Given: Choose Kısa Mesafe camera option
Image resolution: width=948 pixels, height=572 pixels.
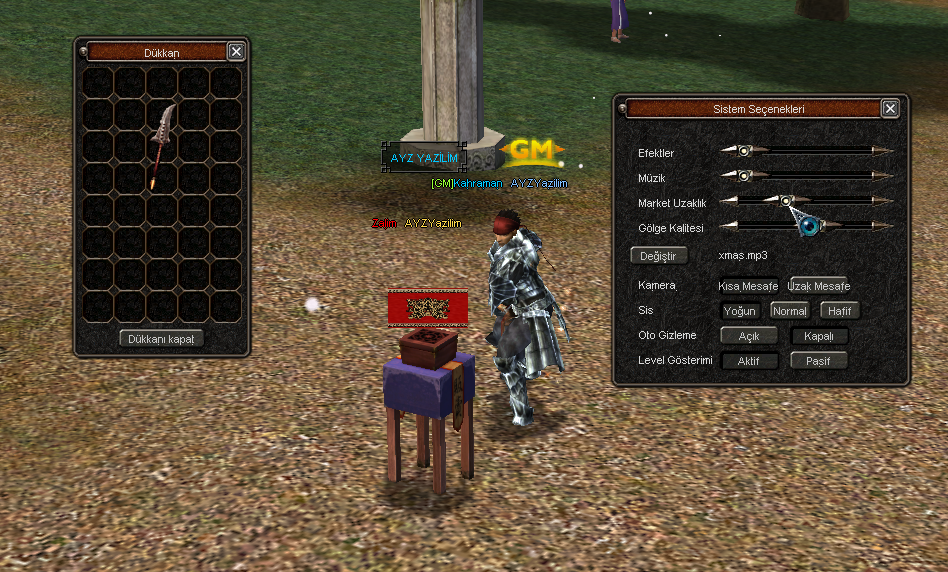Looking at the screenshot, I should [x=749, y=286].
